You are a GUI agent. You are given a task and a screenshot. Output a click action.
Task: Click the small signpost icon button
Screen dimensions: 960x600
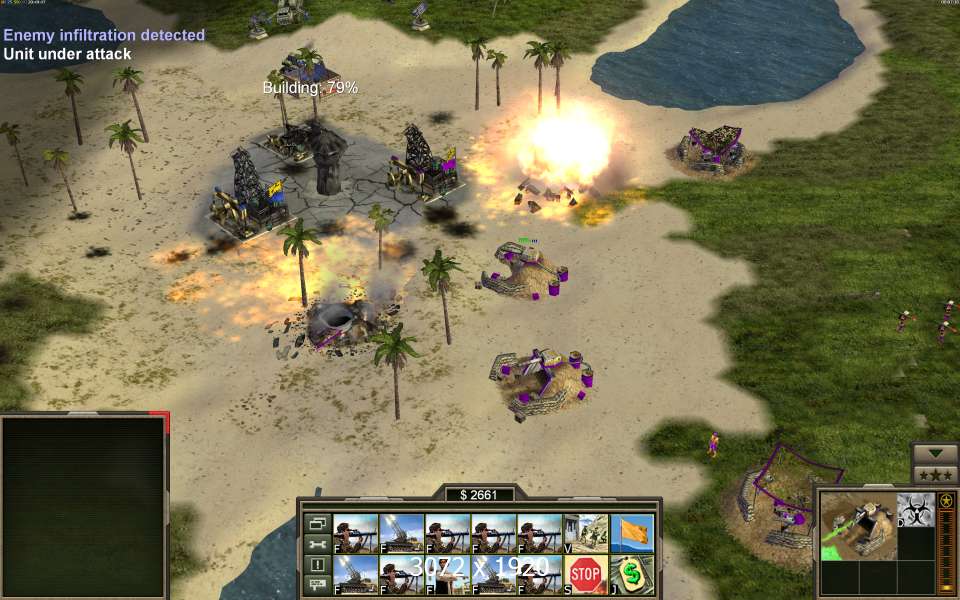point(318,584)
